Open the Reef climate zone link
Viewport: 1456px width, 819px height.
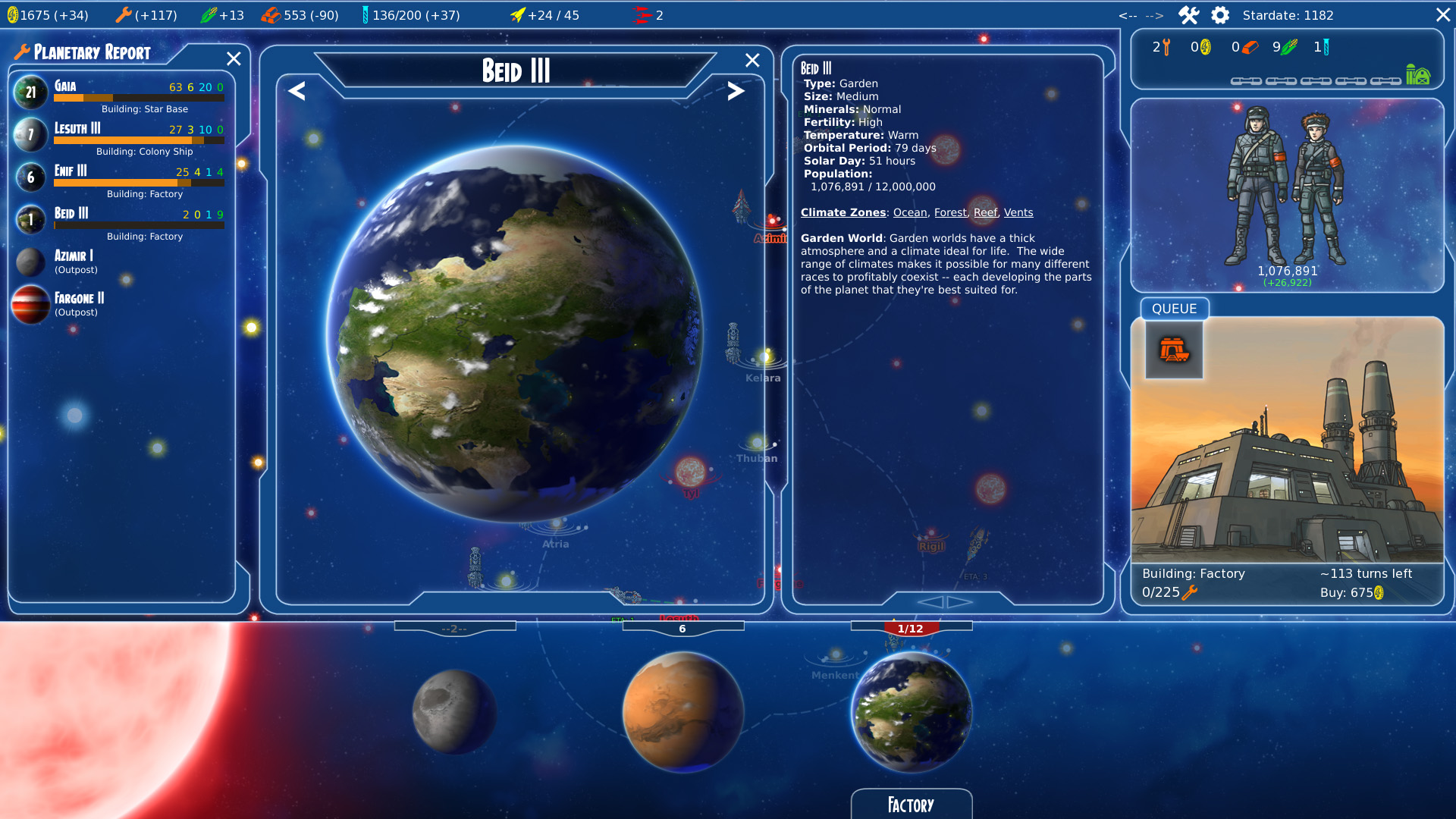pyautogui.click(x=985, y=213)
